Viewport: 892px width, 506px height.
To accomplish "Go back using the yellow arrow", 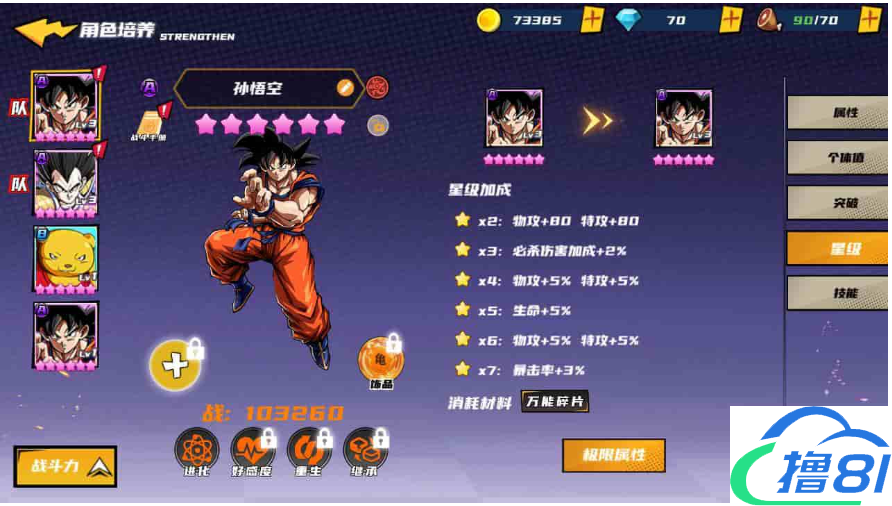I will [44, 30].
